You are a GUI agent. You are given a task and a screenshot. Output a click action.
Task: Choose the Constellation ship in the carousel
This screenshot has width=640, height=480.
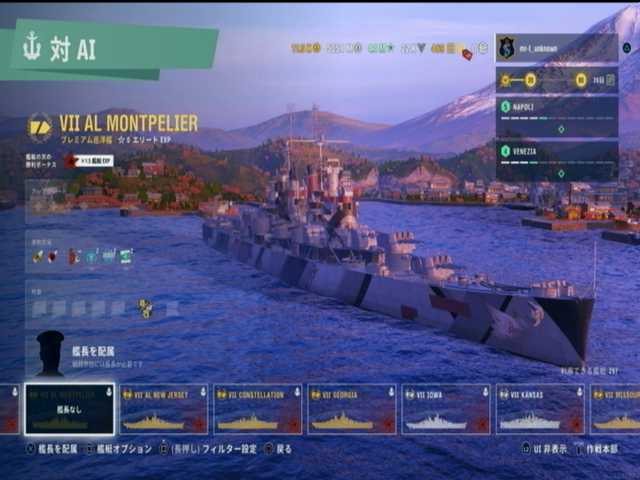(257, 409)
